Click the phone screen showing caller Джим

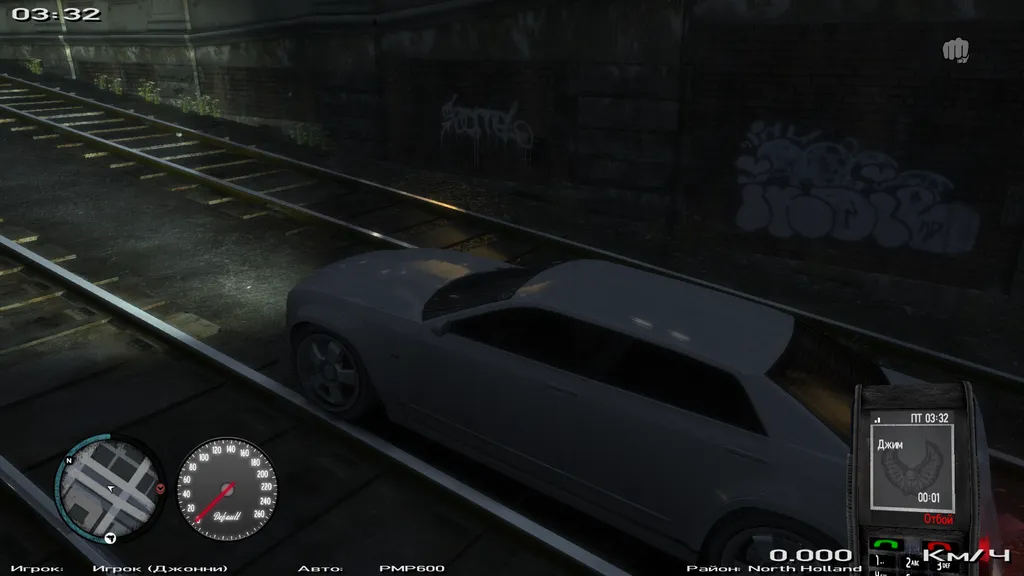click(911, 465)
